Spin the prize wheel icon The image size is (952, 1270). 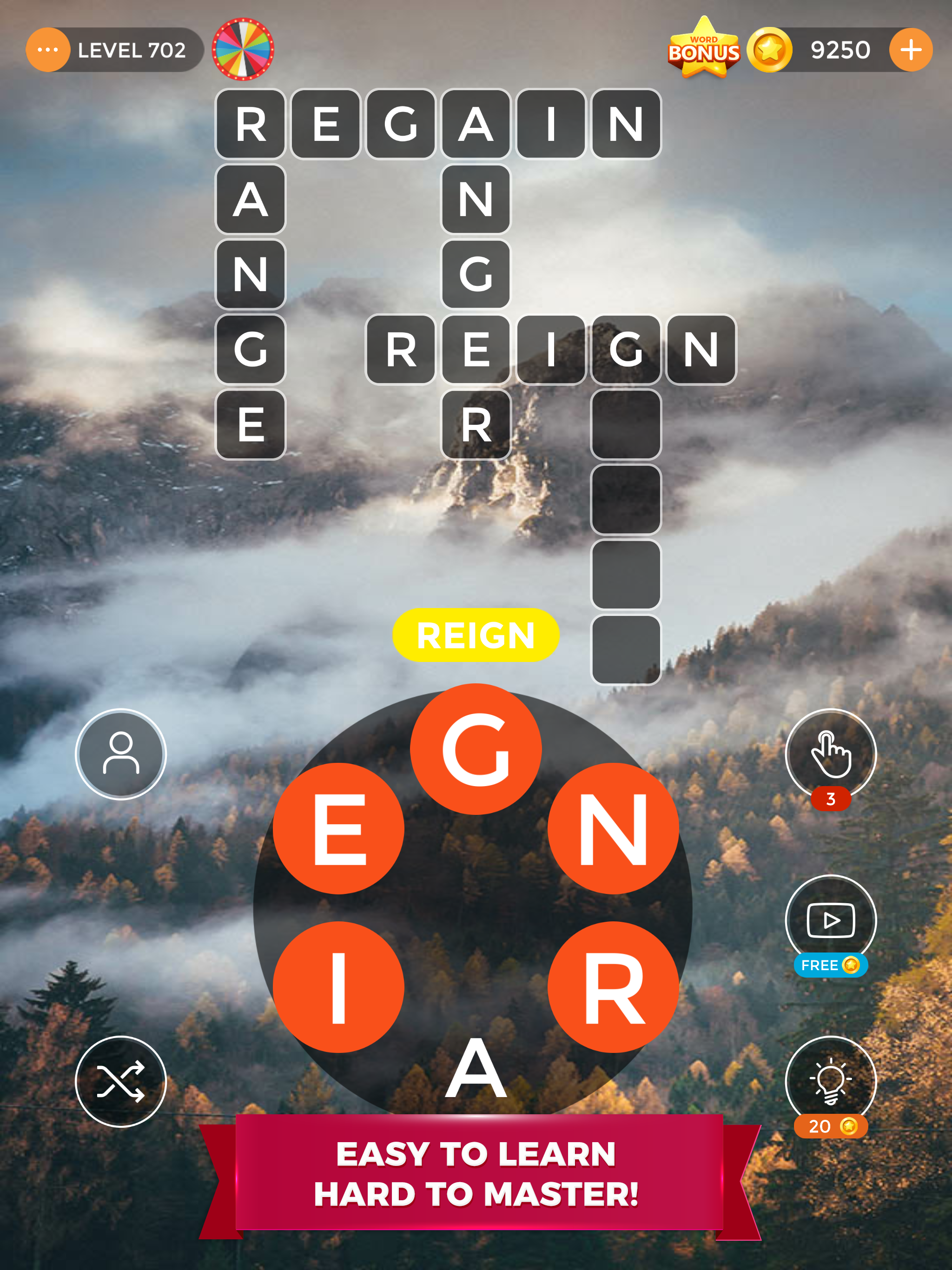click(x=244, y=49)
